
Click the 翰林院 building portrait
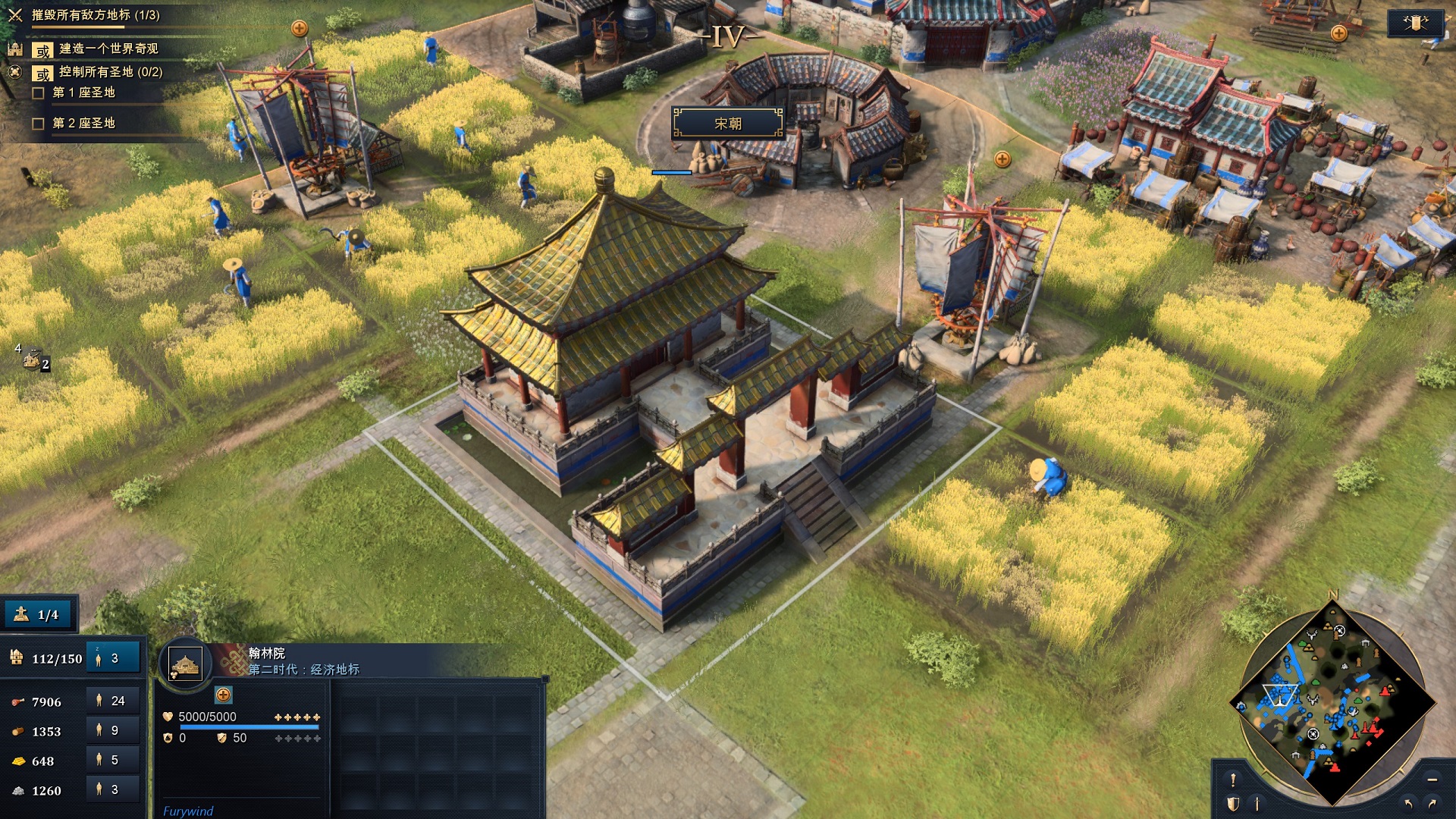click(x=185, y=664)
